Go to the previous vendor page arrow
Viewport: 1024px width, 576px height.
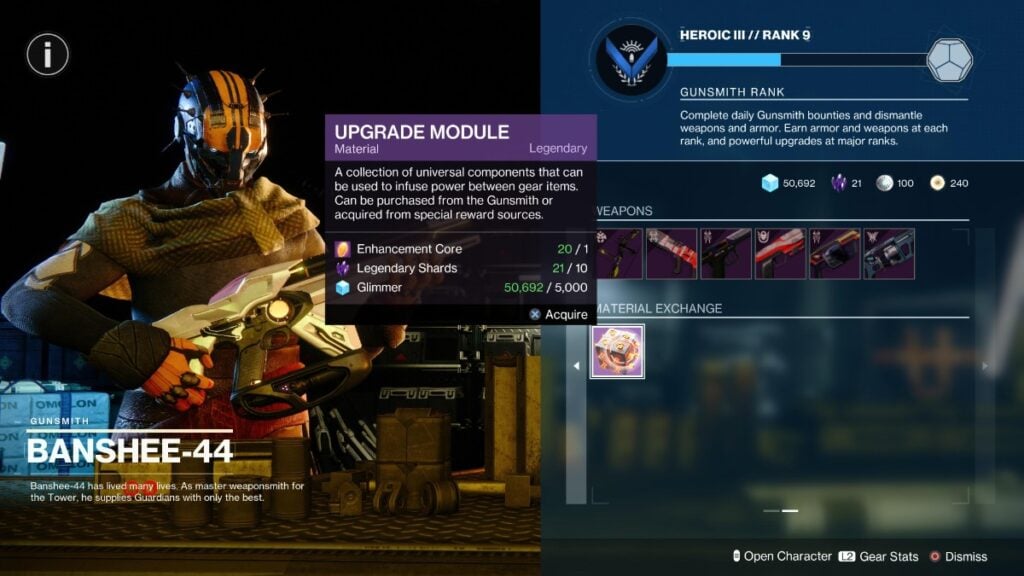tap(576, 366)
